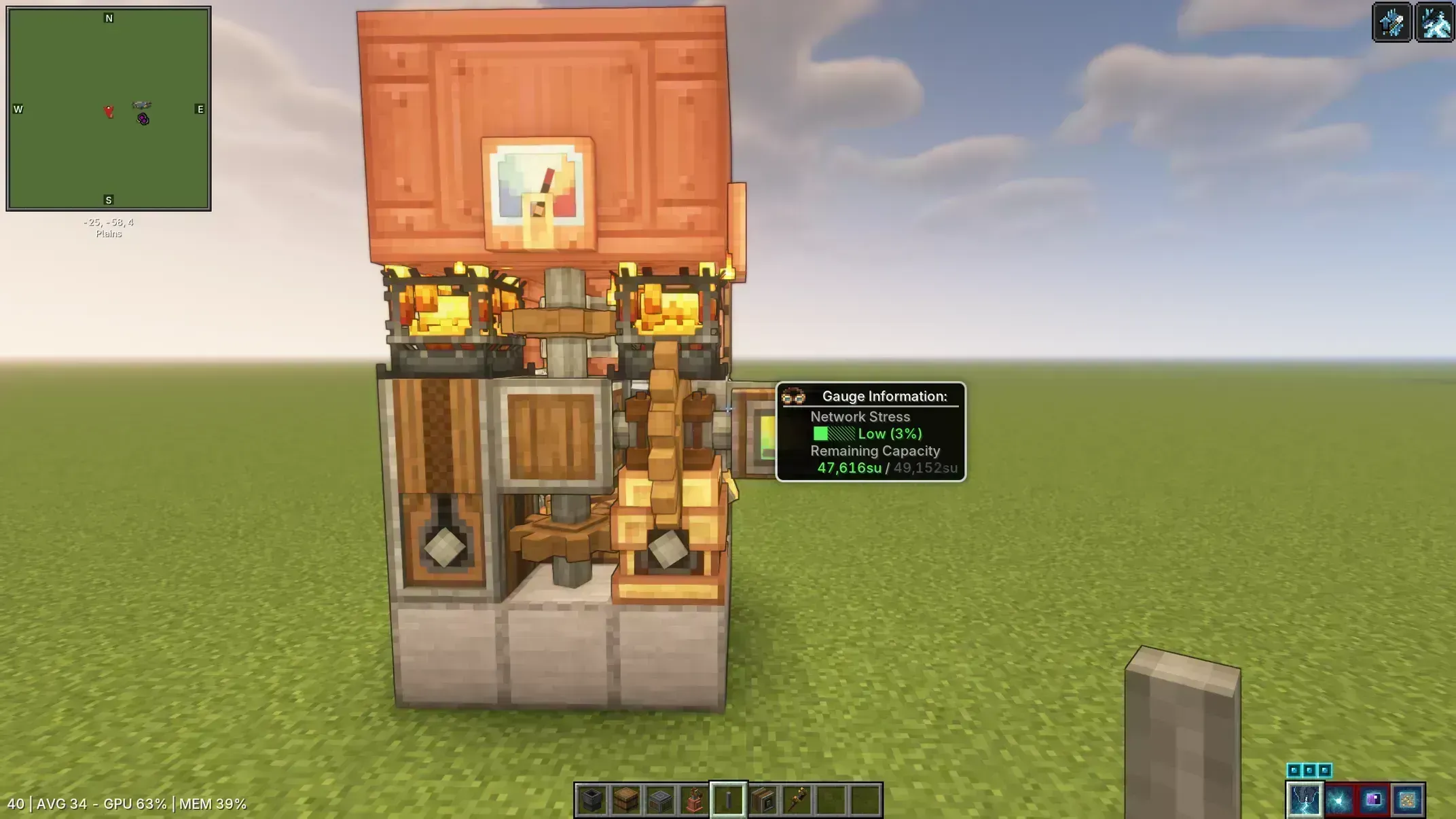This screenshot has height=819, width=1456.
Task: Select the wrench tool hotbar slot
Action: [797, 800]
